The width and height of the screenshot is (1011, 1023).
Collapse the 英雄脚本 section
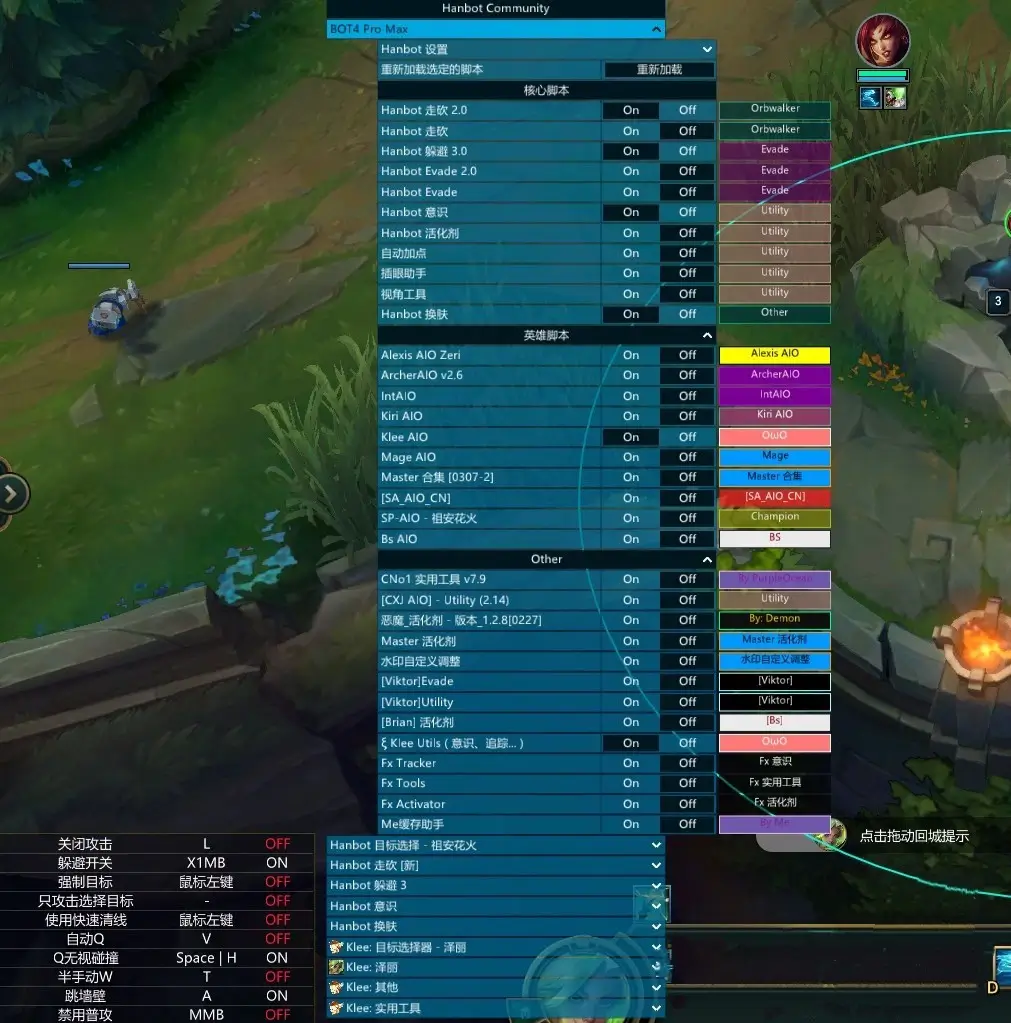tap(707, 336)
